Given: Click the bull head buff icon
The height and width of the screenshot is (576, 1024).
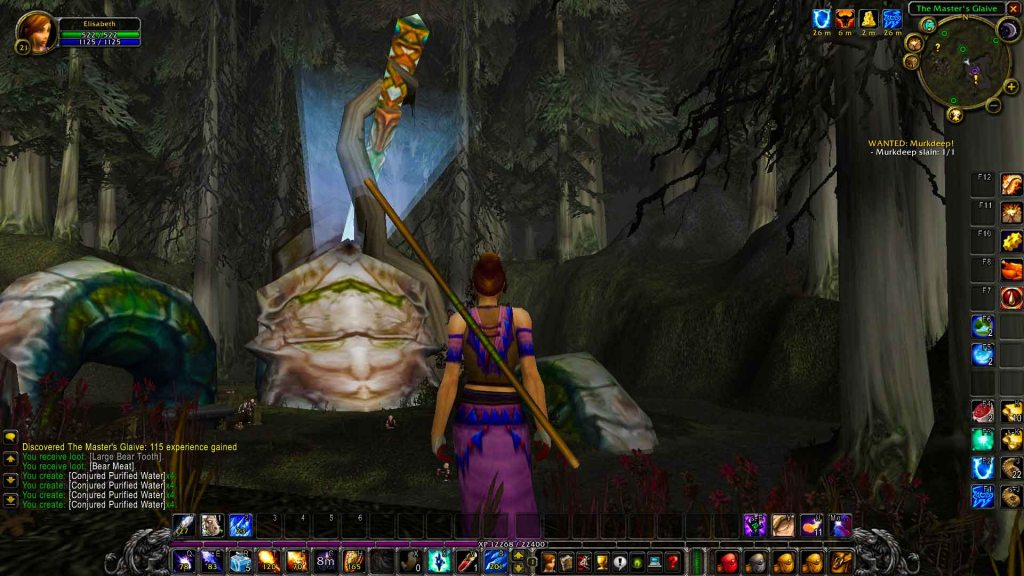Looking at the screenshot, I should pyautogui.click(x=845, y=18).
